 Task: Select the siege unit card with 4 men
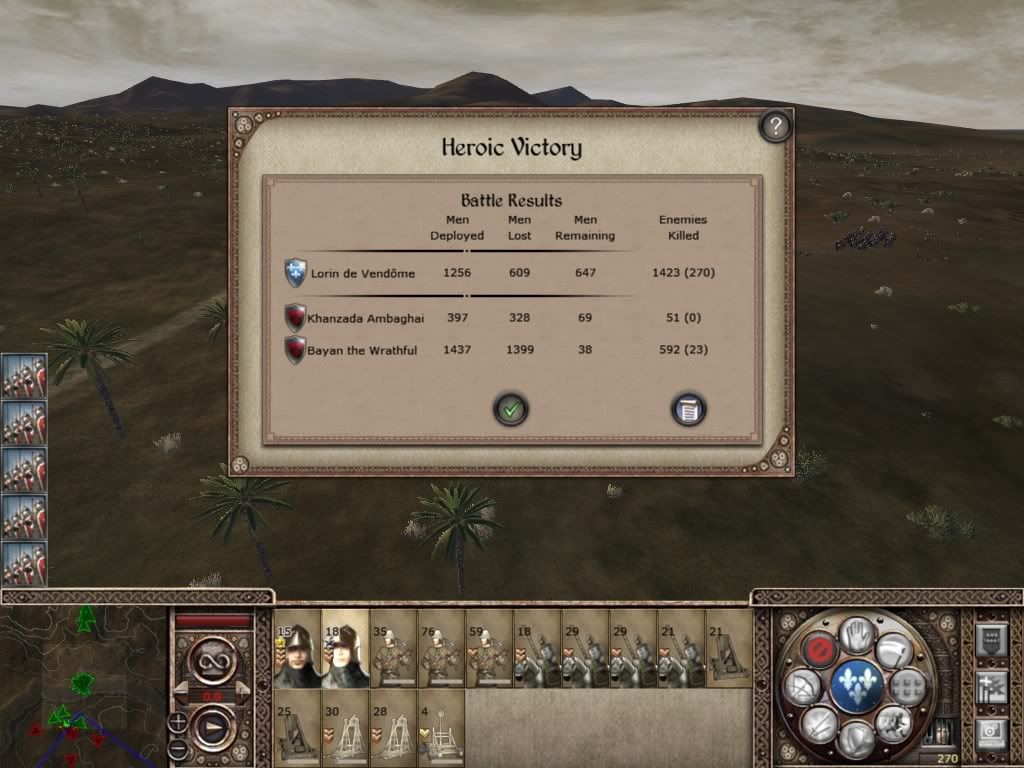441,727
